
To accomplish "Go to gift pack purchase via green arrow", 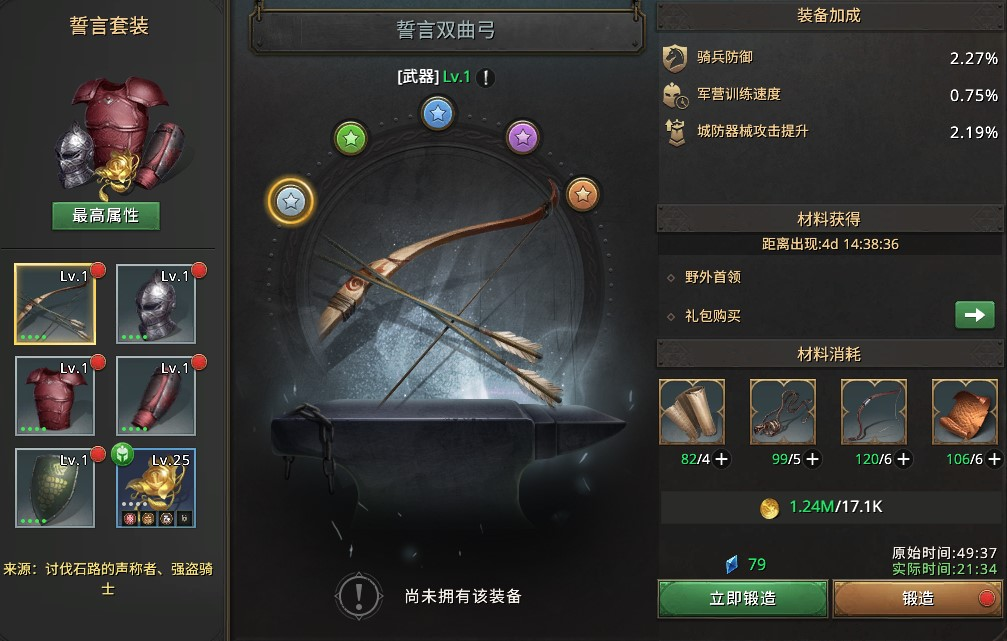I will [974, 315].
